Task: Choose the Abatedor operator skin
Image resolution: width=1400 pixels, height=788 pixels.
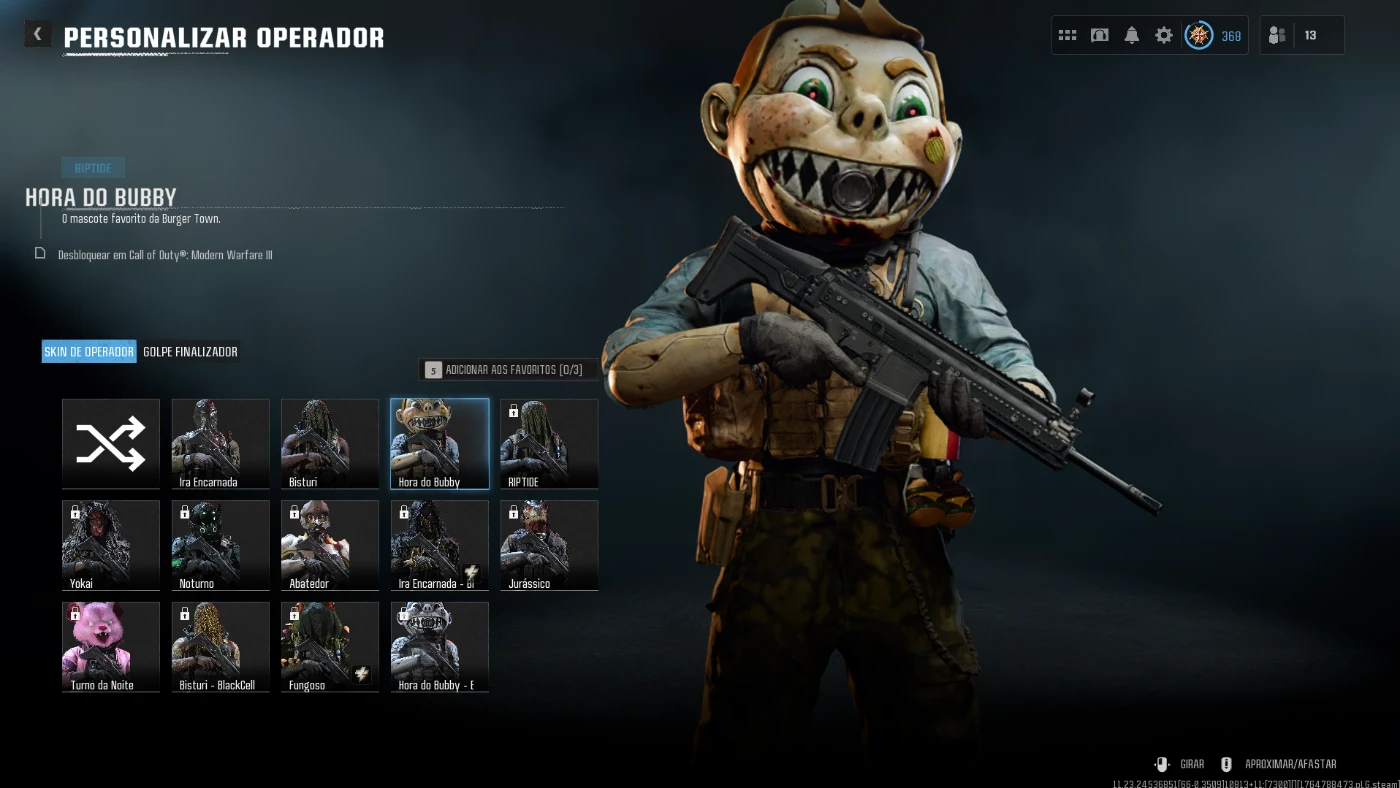Action: [330, 545]
